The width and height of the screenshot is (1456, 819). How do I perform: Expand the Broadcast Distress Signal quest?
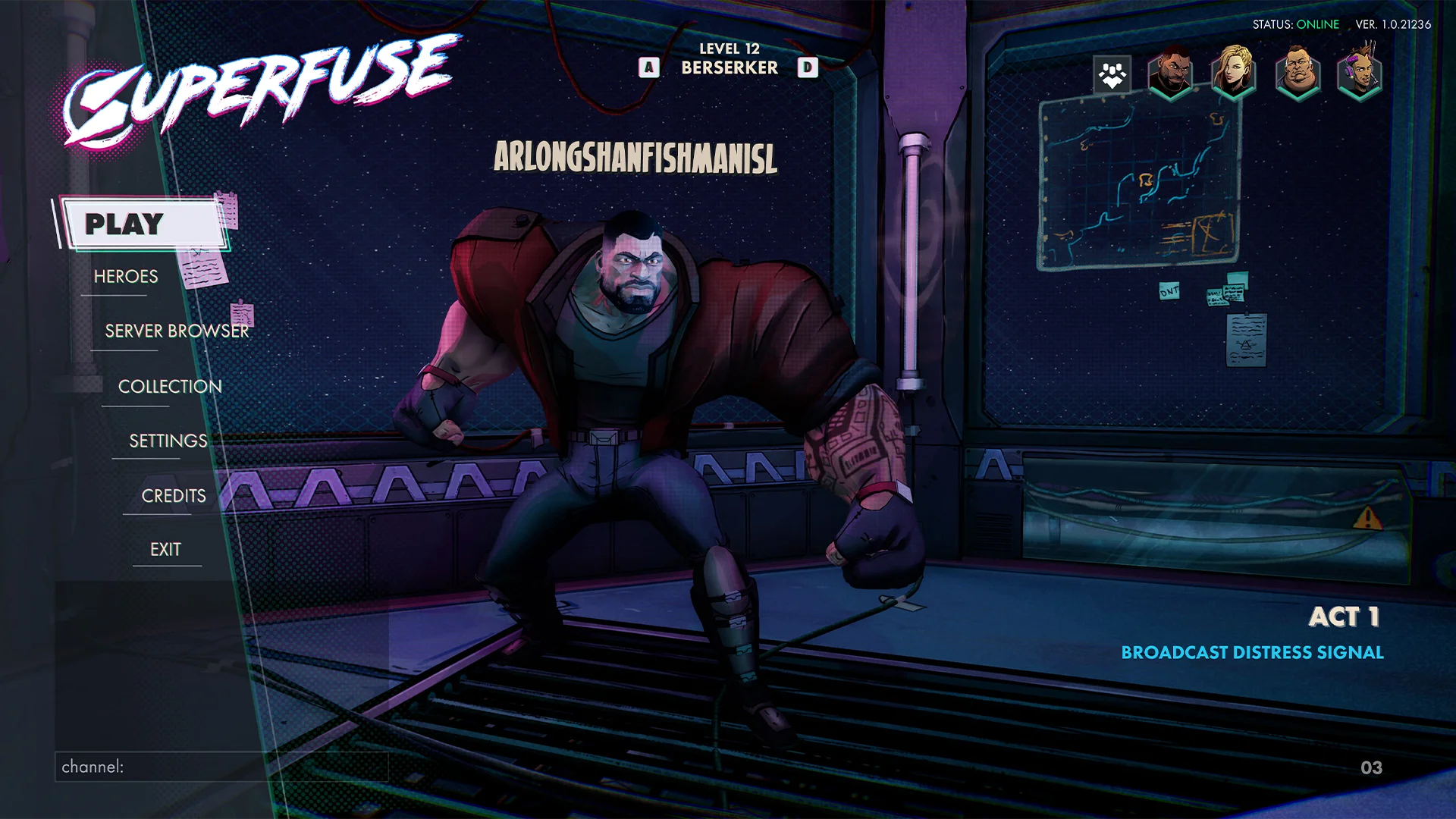[x=1254, y=651]
